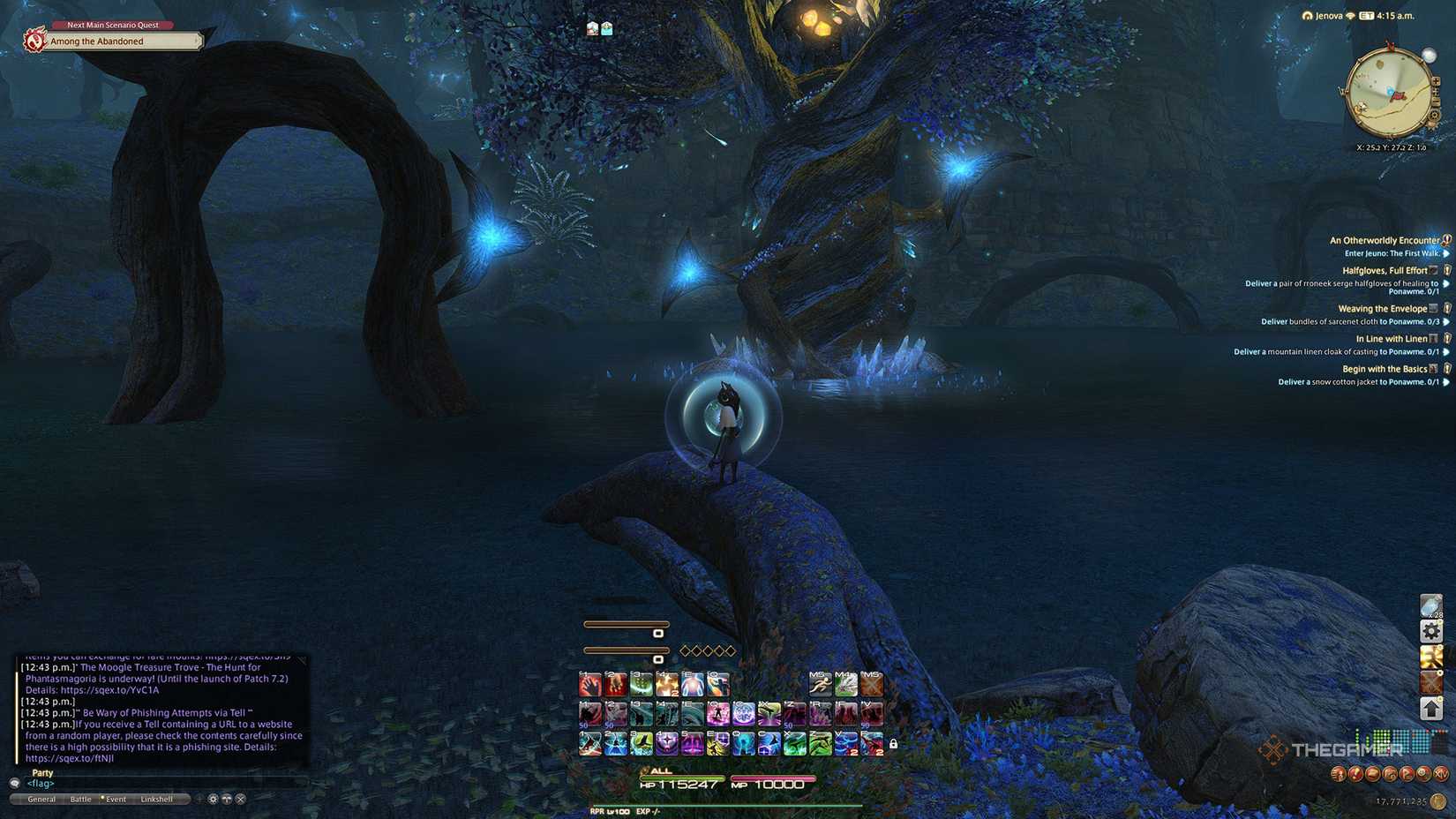The image size is (1456, 819).
Task: Open the system Main Menu gear icon
Action: 1431,631
